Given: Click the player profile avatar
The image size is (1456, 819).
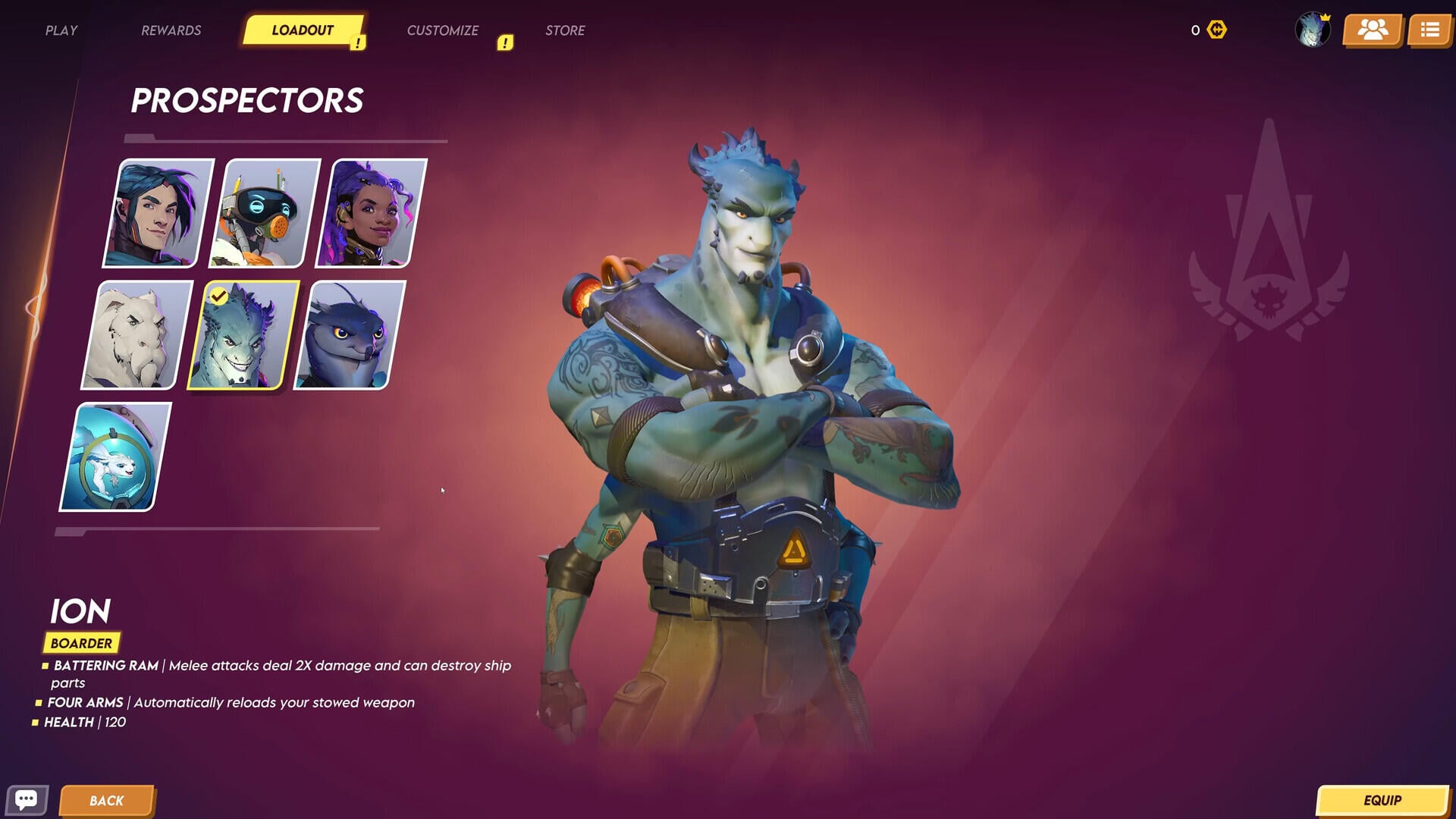Looking at the screenshot, I should [x=1312, y=30].
